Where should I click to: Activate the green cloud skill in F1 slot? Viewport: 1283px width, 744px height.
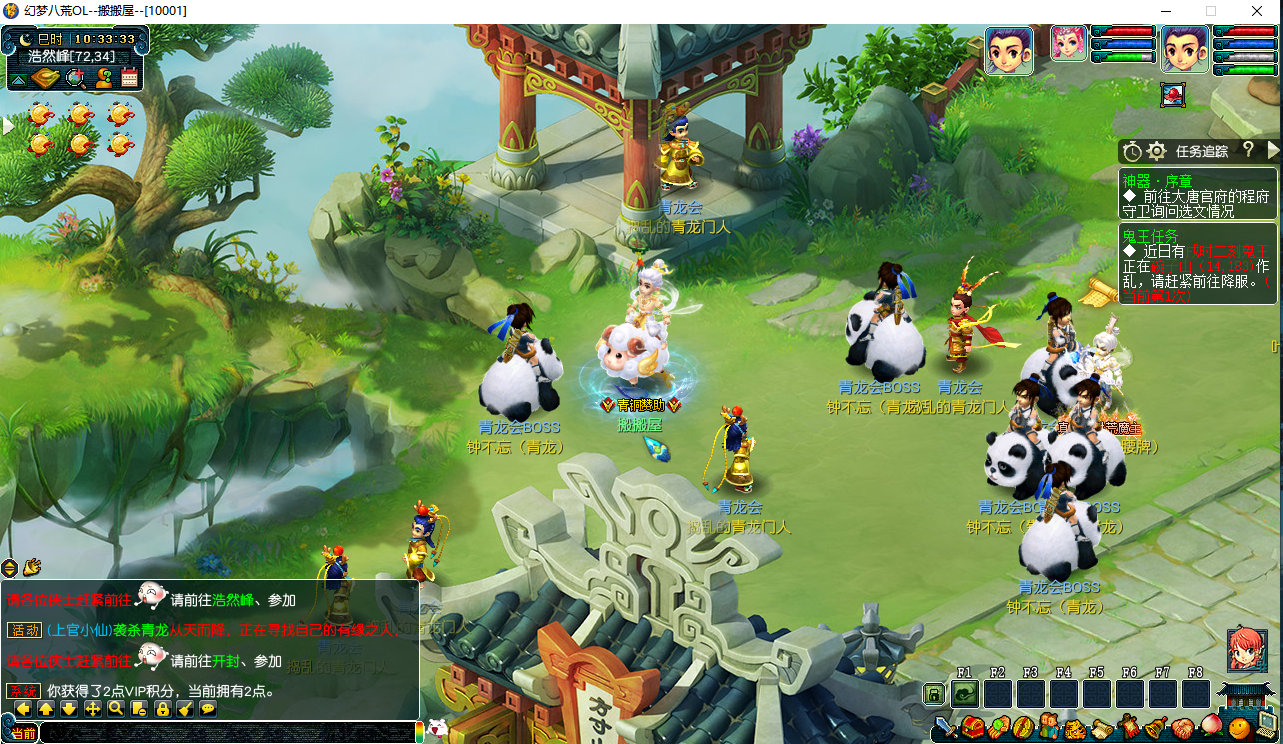(x=965, y=694)
